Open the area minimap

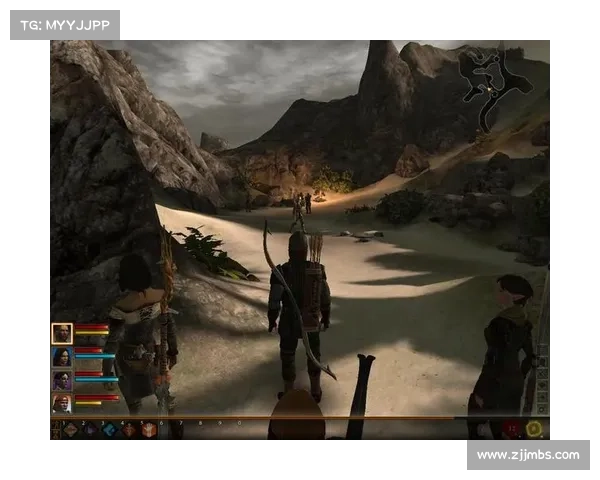tap(496, 82)
